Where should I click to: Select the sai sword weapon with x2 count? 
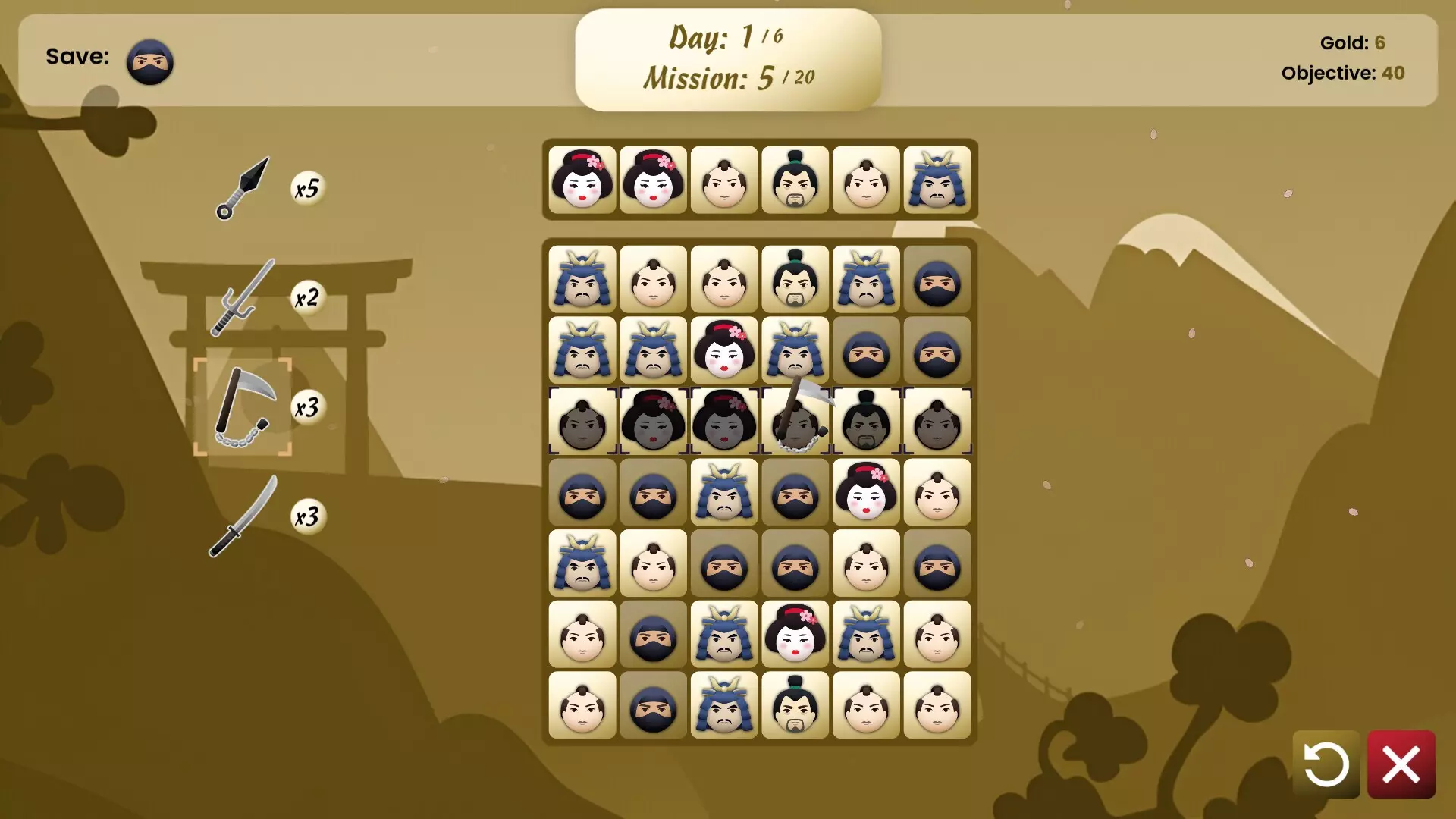[243, 297]
